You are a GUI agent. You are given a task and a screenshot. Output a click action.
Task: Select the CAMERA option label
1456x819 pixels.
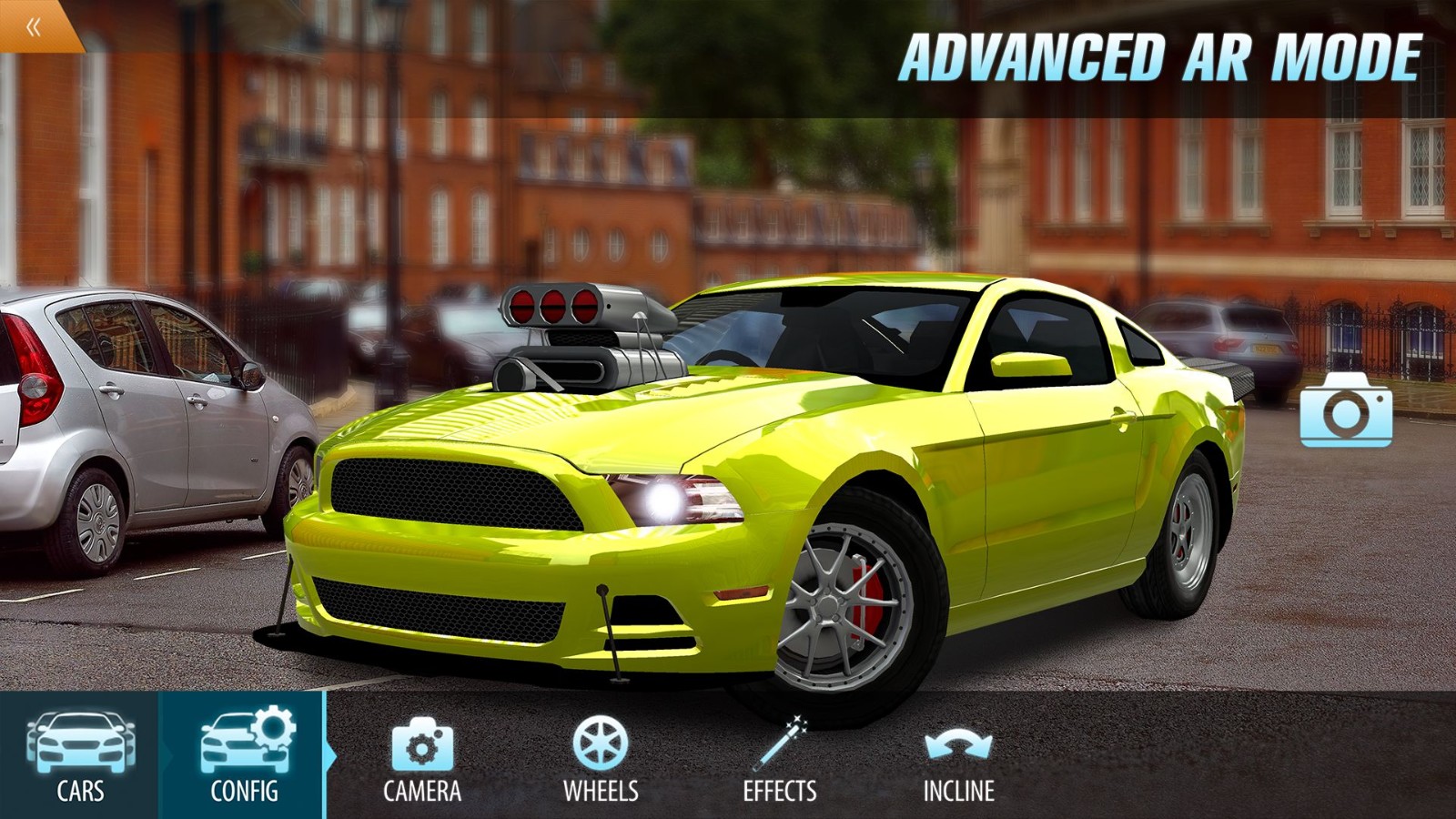tap(424, 790)
